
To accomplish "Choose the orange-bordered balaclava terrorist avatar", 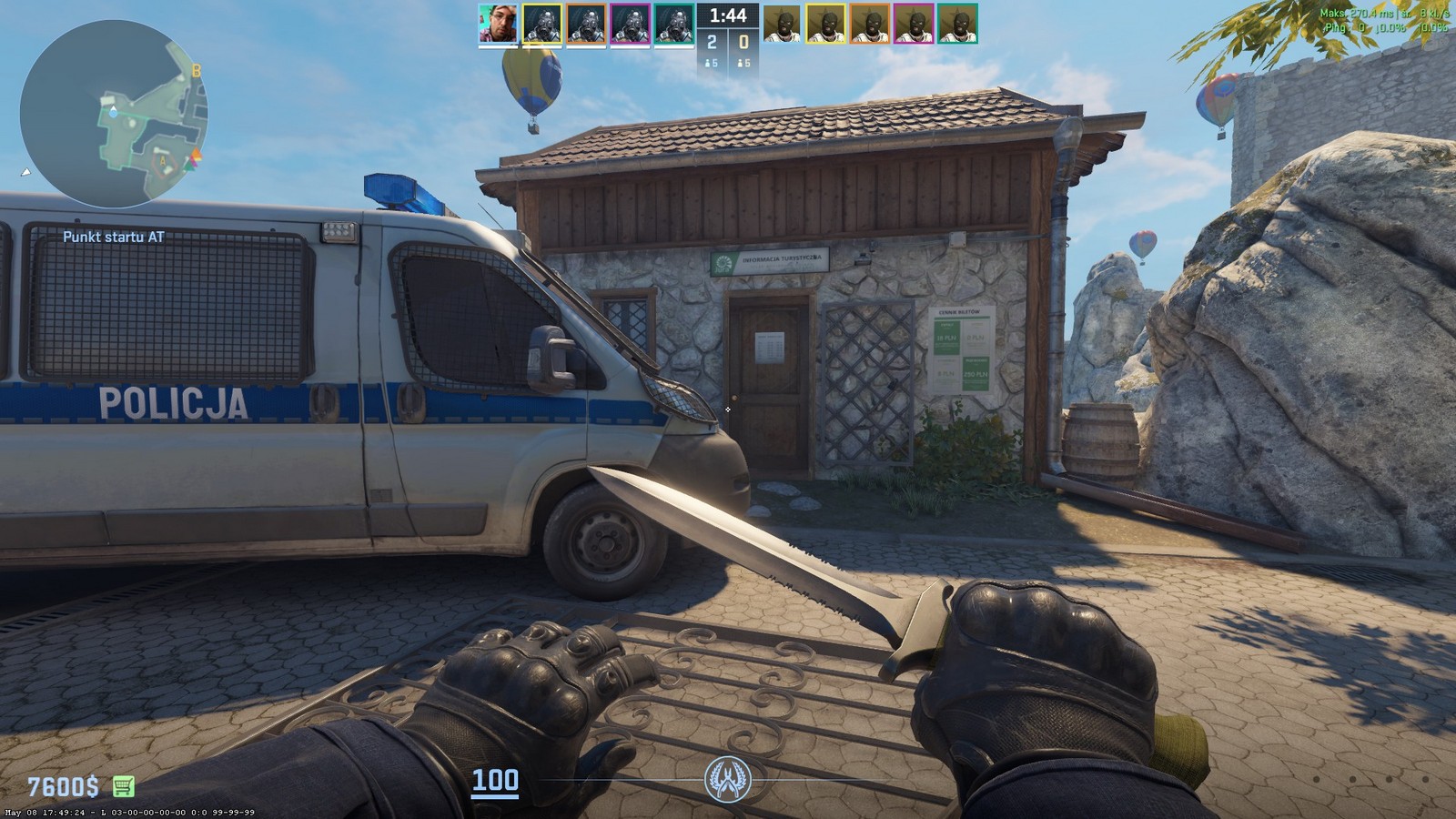I will coord(869,24).
